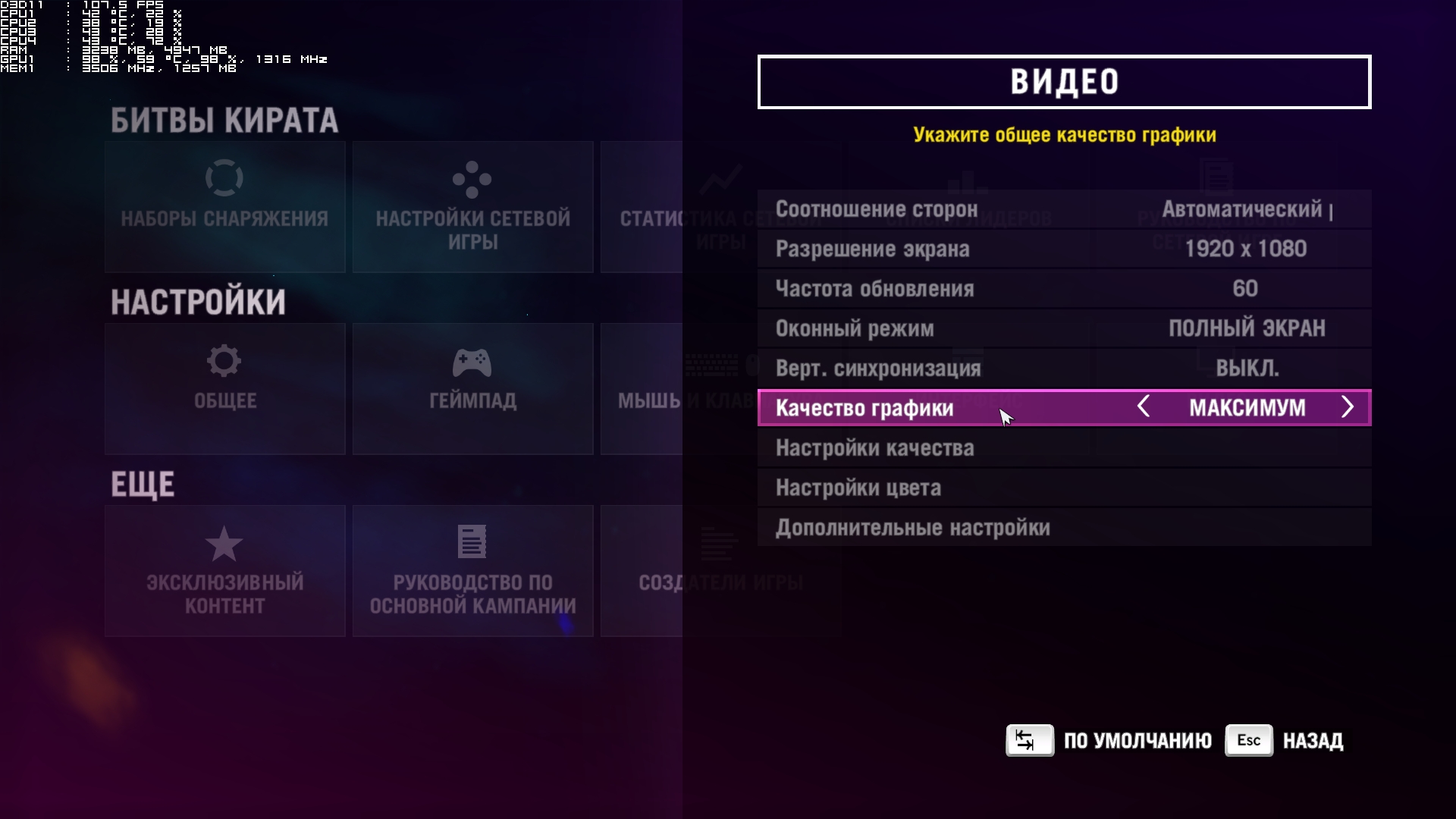This screenshot has width=1456, height=819.
Task: Open Настройки цвета submenu
Action: click(1063, 488)
